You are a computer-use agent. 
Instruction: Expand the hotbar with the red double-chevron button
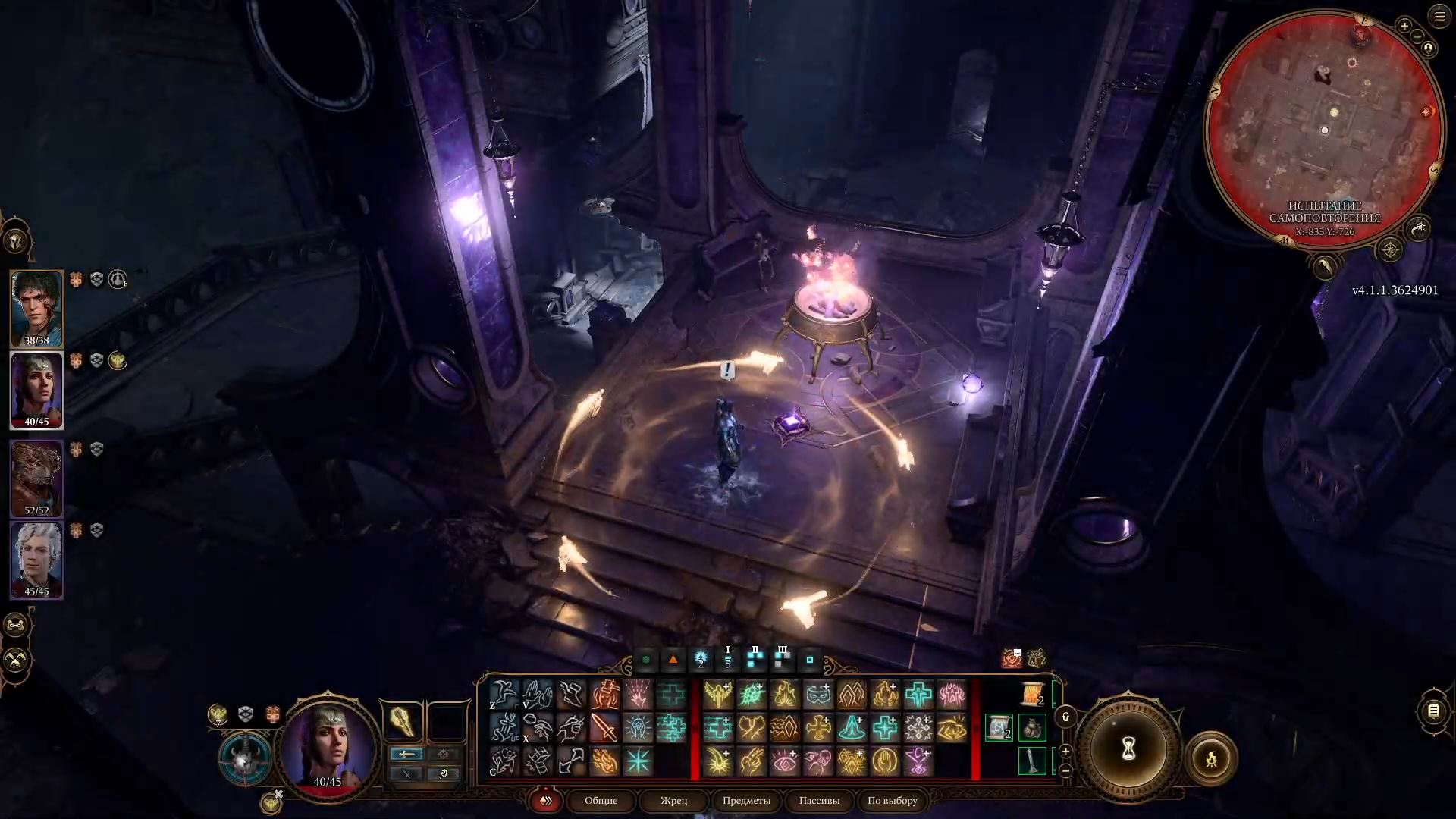point(545,801)
